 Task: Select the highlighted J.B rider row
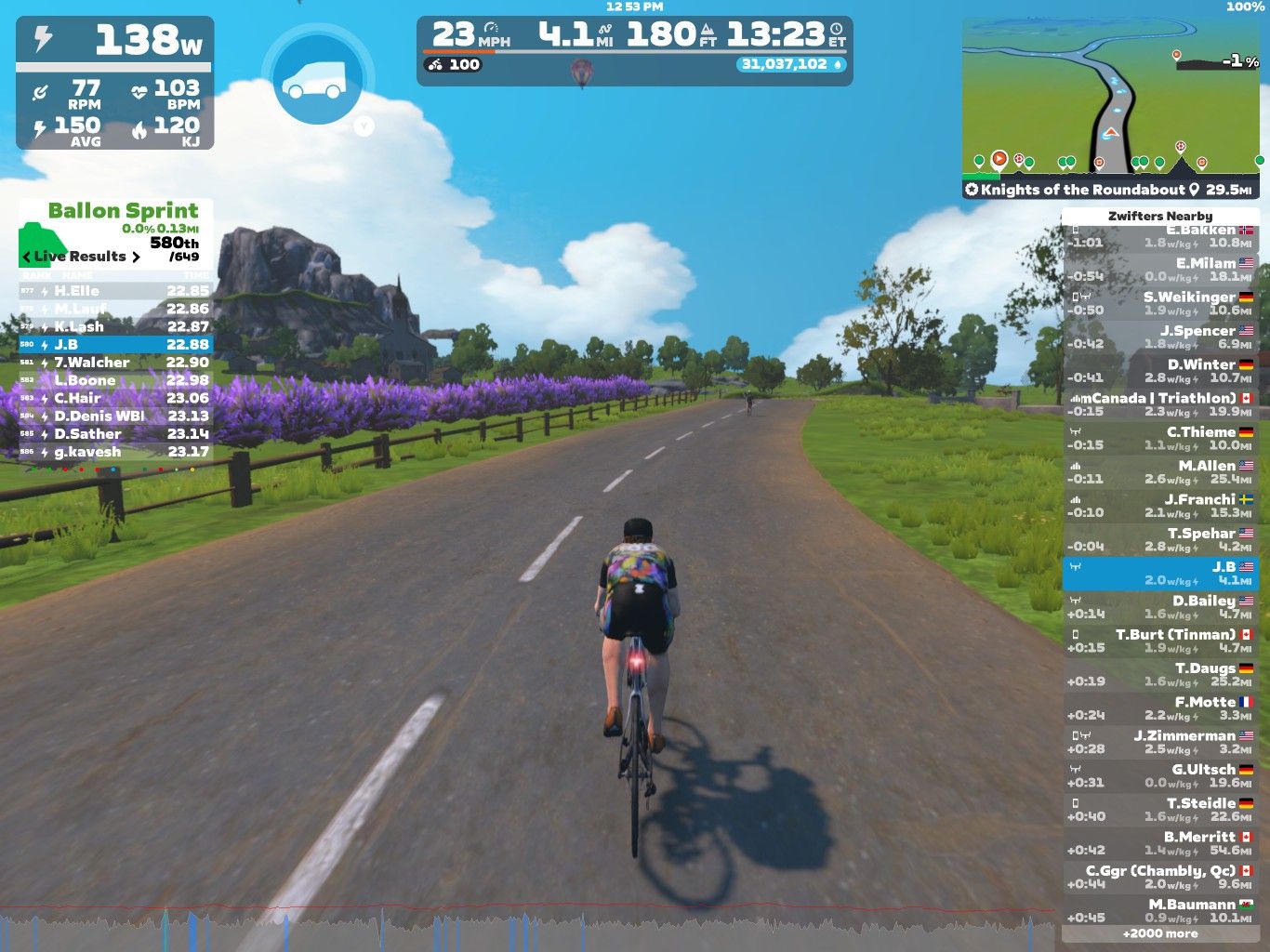1159,573
